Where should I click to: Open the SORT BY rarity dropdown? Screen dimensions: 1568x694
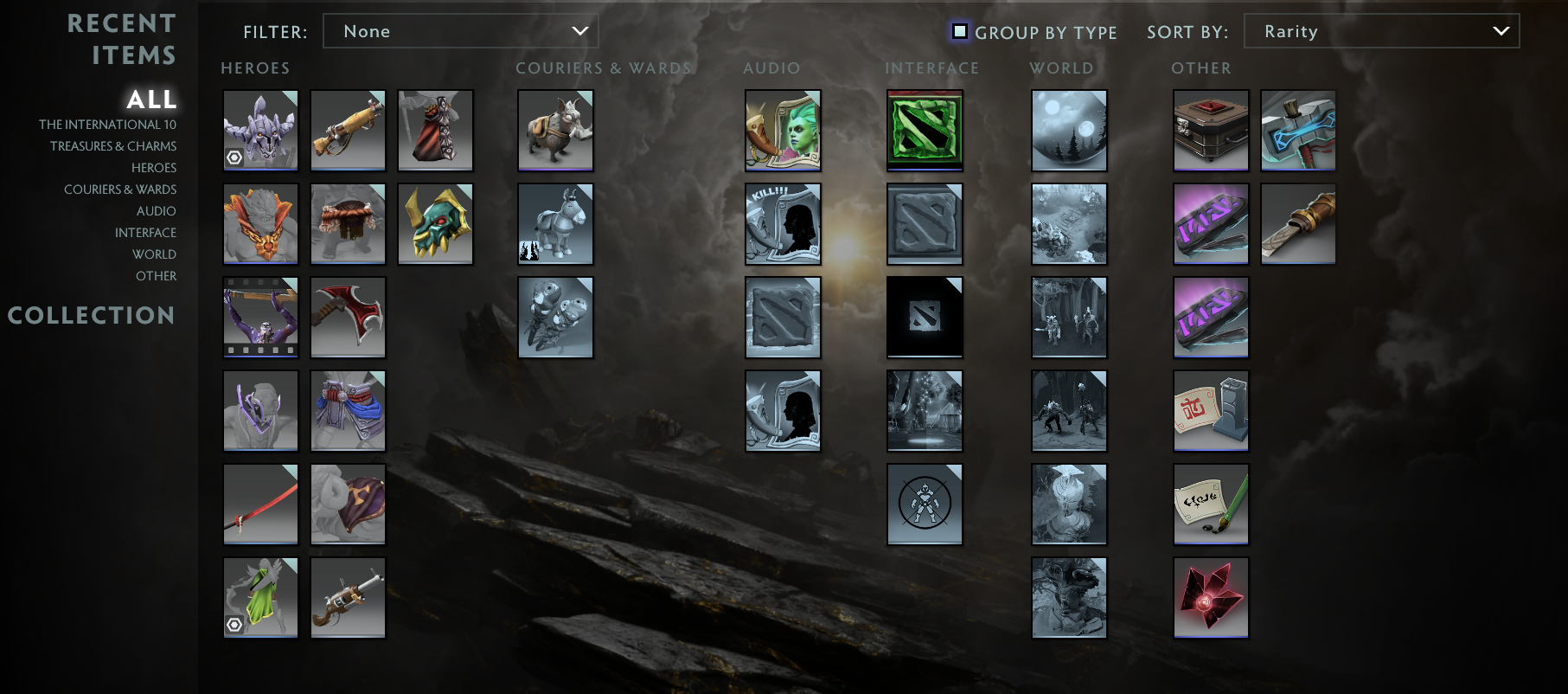[1380, 30]
